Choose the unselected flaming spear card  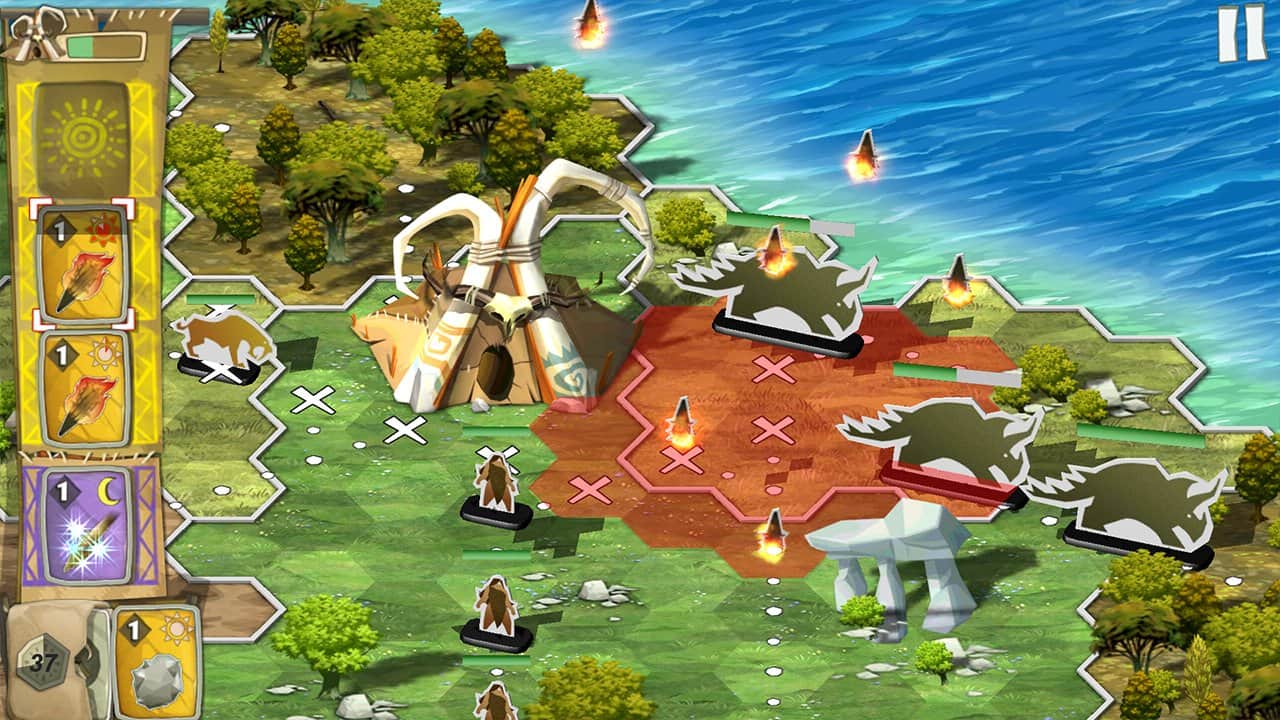click(83, 388)
